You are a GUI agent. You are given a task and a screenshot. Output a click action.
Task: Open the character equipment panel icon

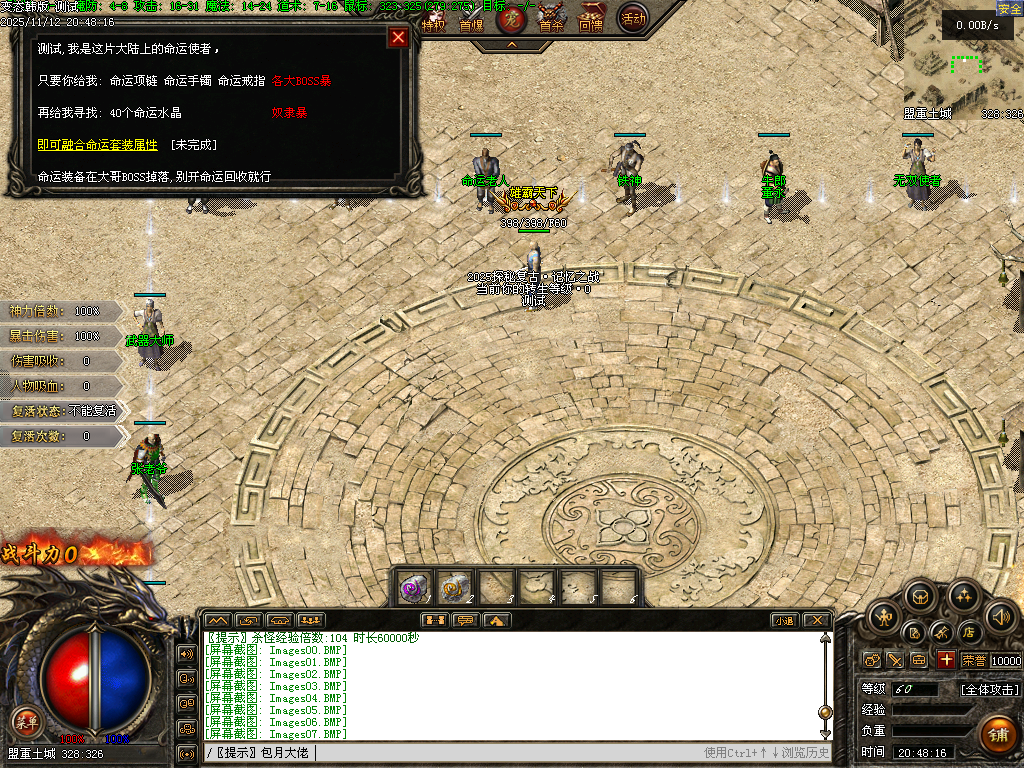885,615
